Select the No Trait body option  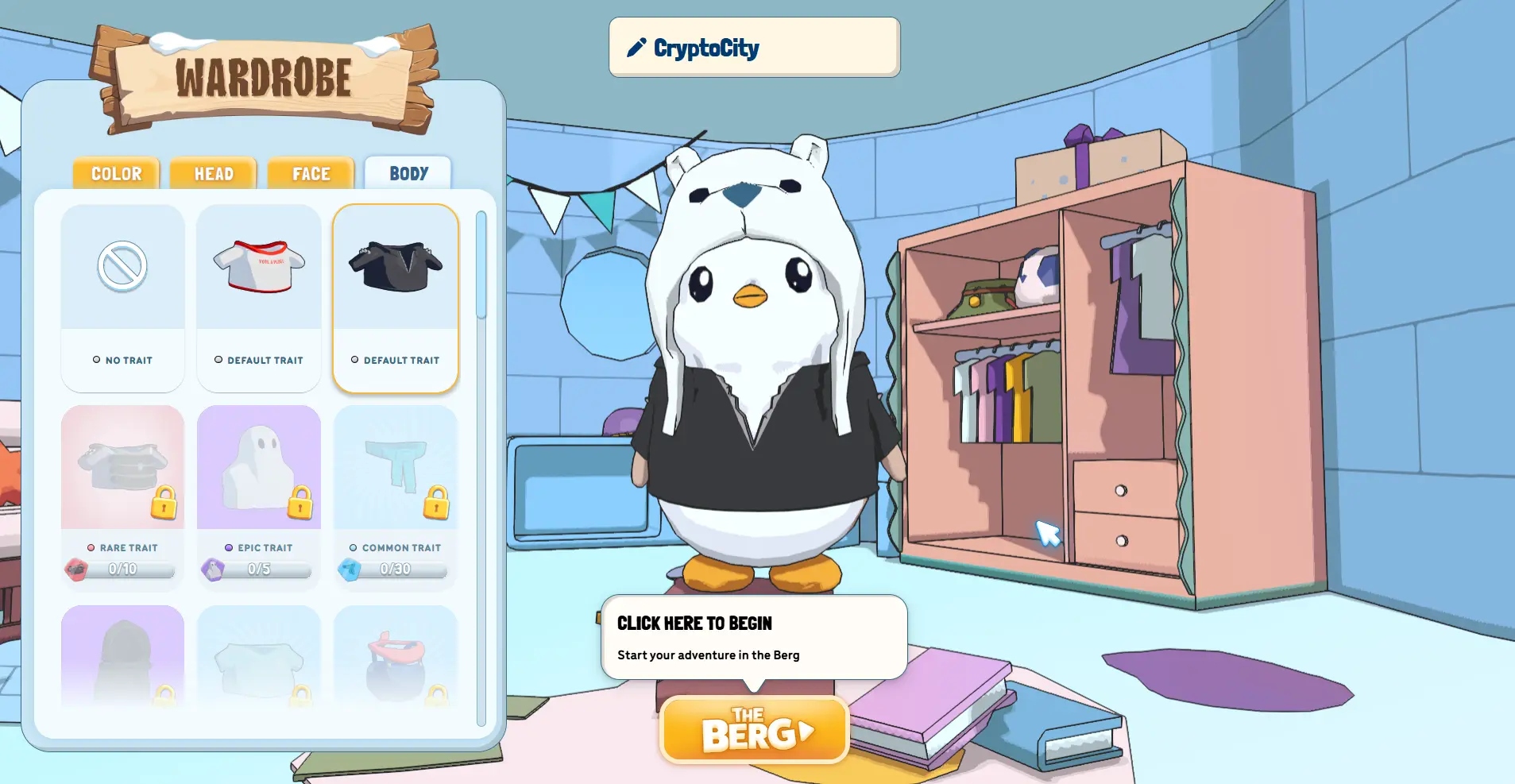tap(122, 298)
